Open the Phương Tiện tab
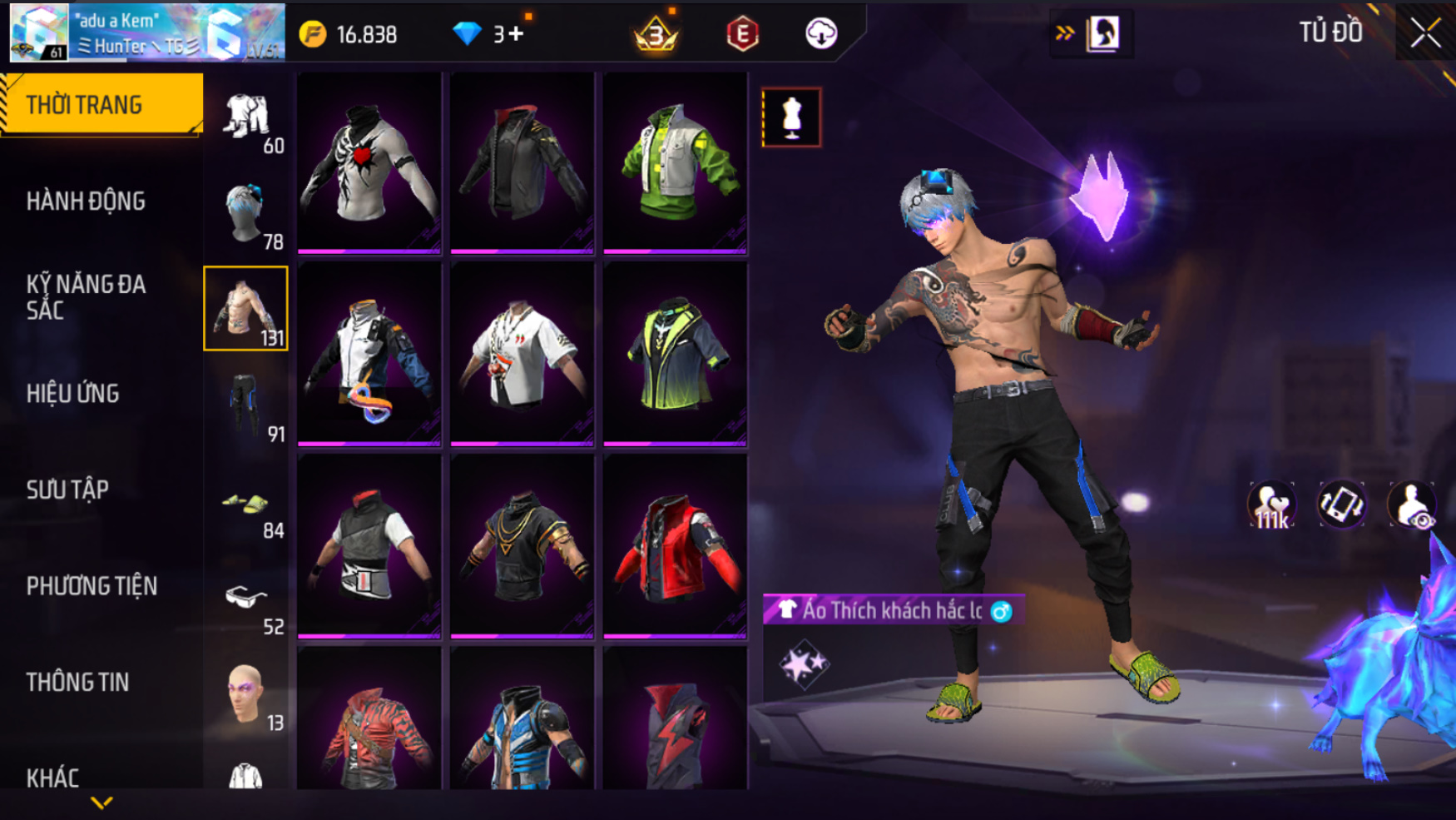 point(92,586)
